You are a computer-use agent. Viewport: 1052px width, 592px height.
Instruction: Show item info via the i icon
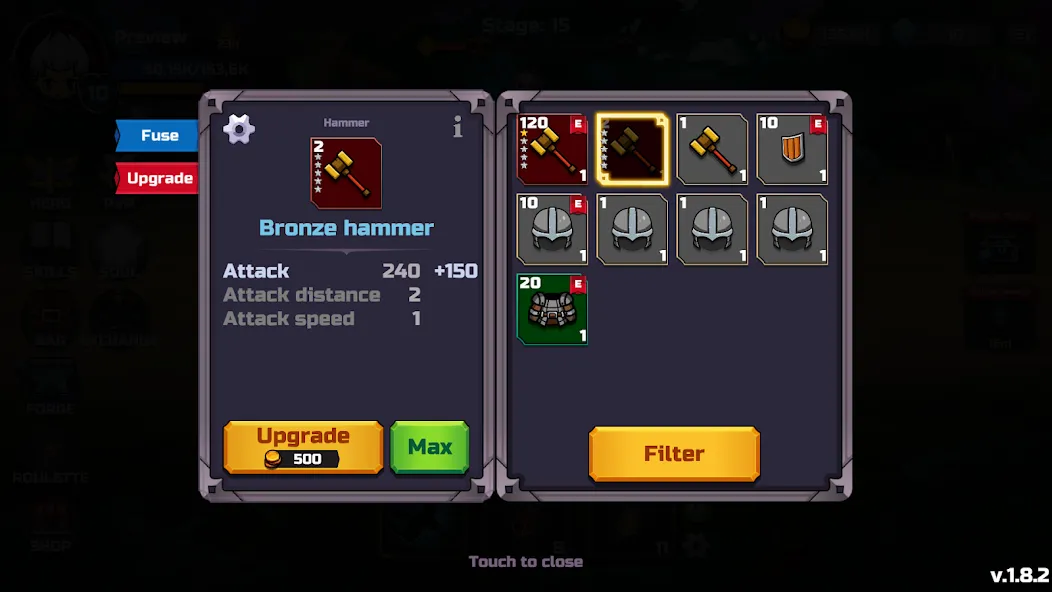click(x=458, y=128)
